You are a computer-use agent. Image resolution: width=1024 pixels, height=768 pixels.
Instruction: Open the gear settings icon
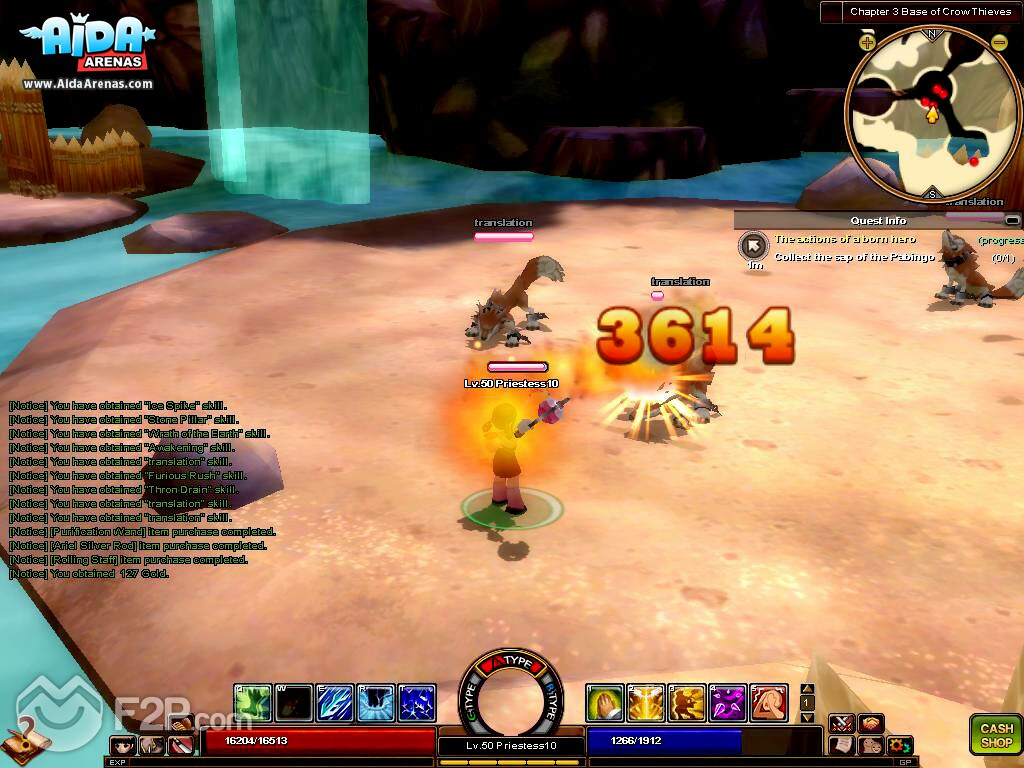[899, 745]
